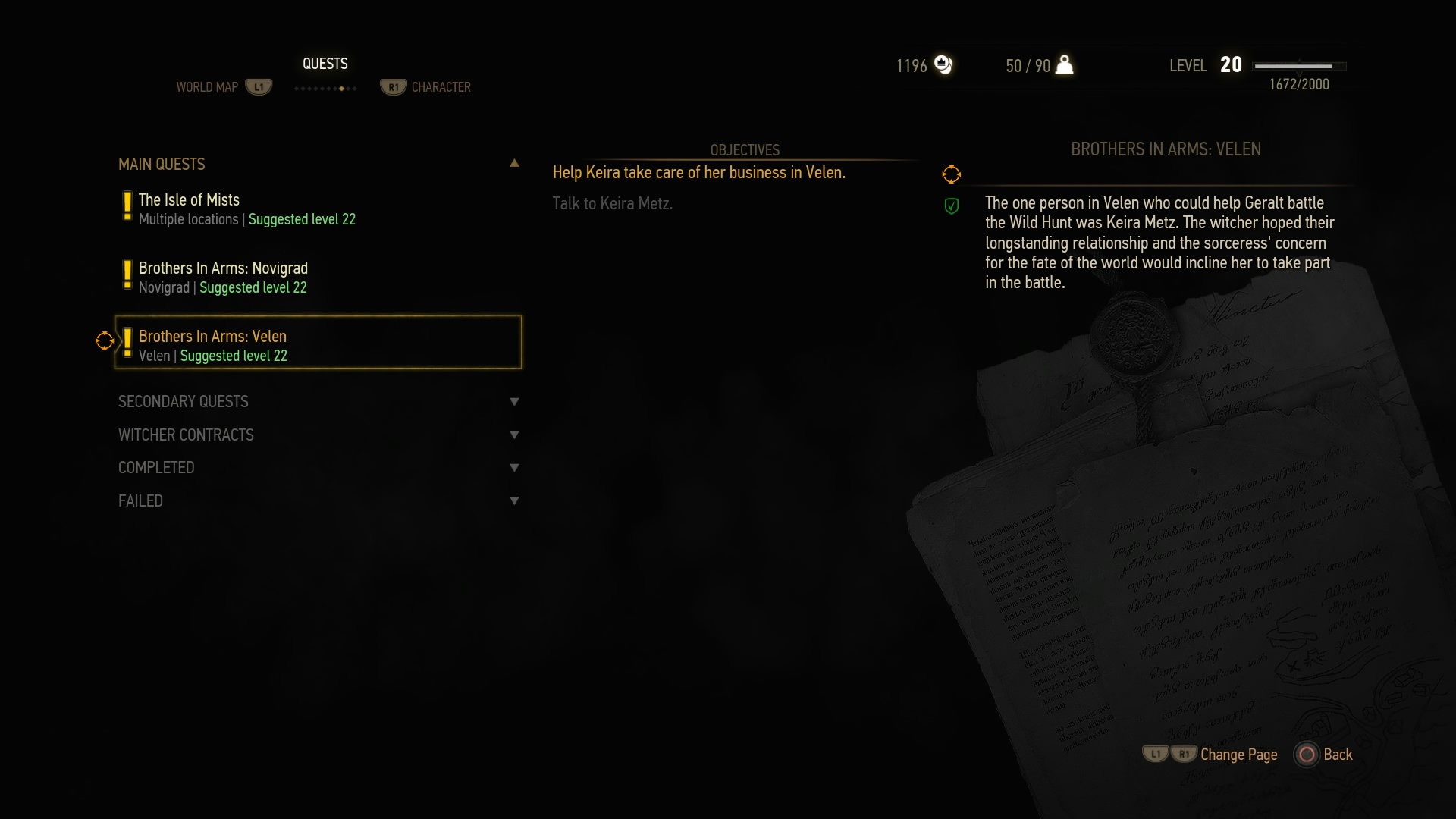This screenshot has height=819, width=1456.
Task: Open Brothers In Arms: Novigrad quest
Action: tap(223, 277)
